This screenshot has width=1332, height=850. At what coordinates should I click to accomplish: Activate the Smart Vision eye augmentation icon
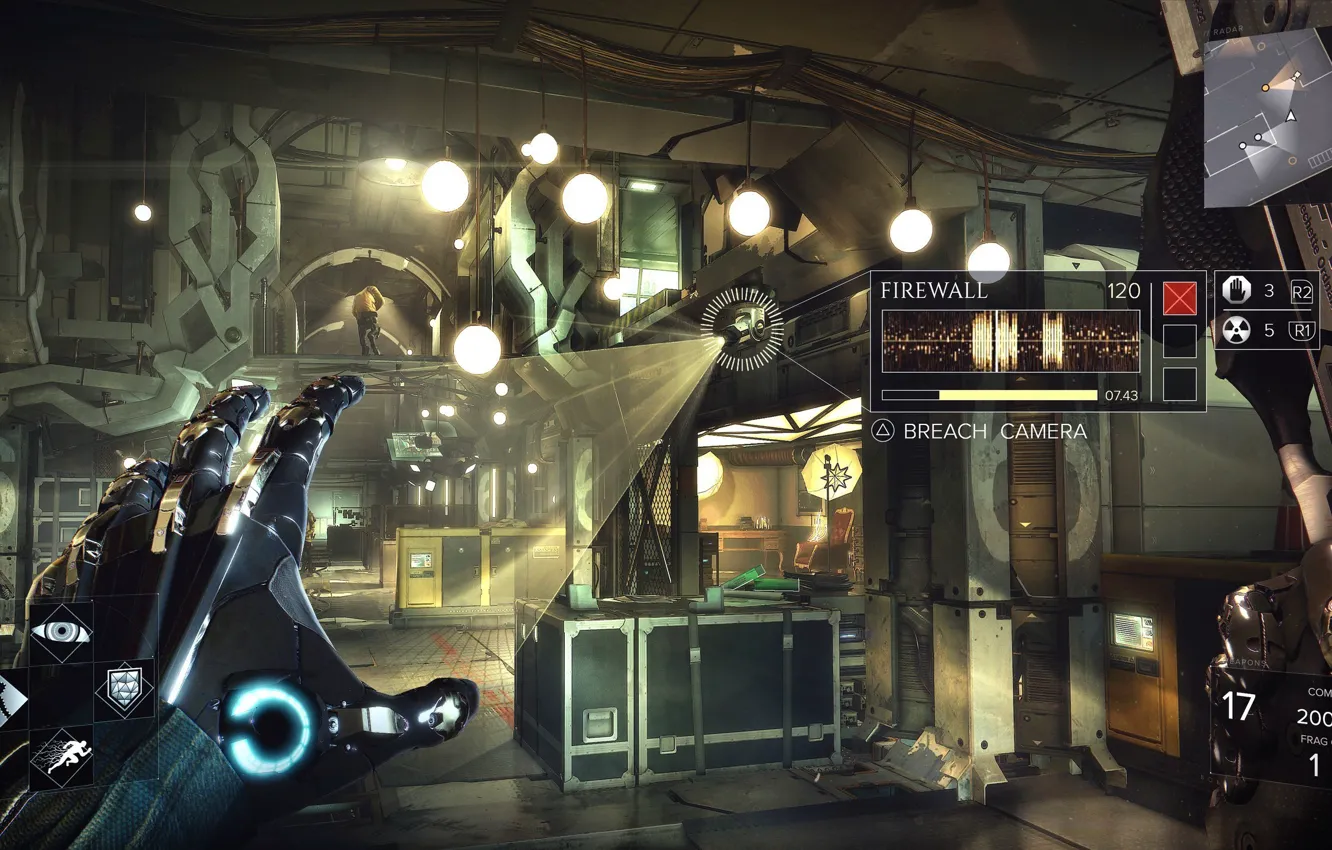[62, 633]
